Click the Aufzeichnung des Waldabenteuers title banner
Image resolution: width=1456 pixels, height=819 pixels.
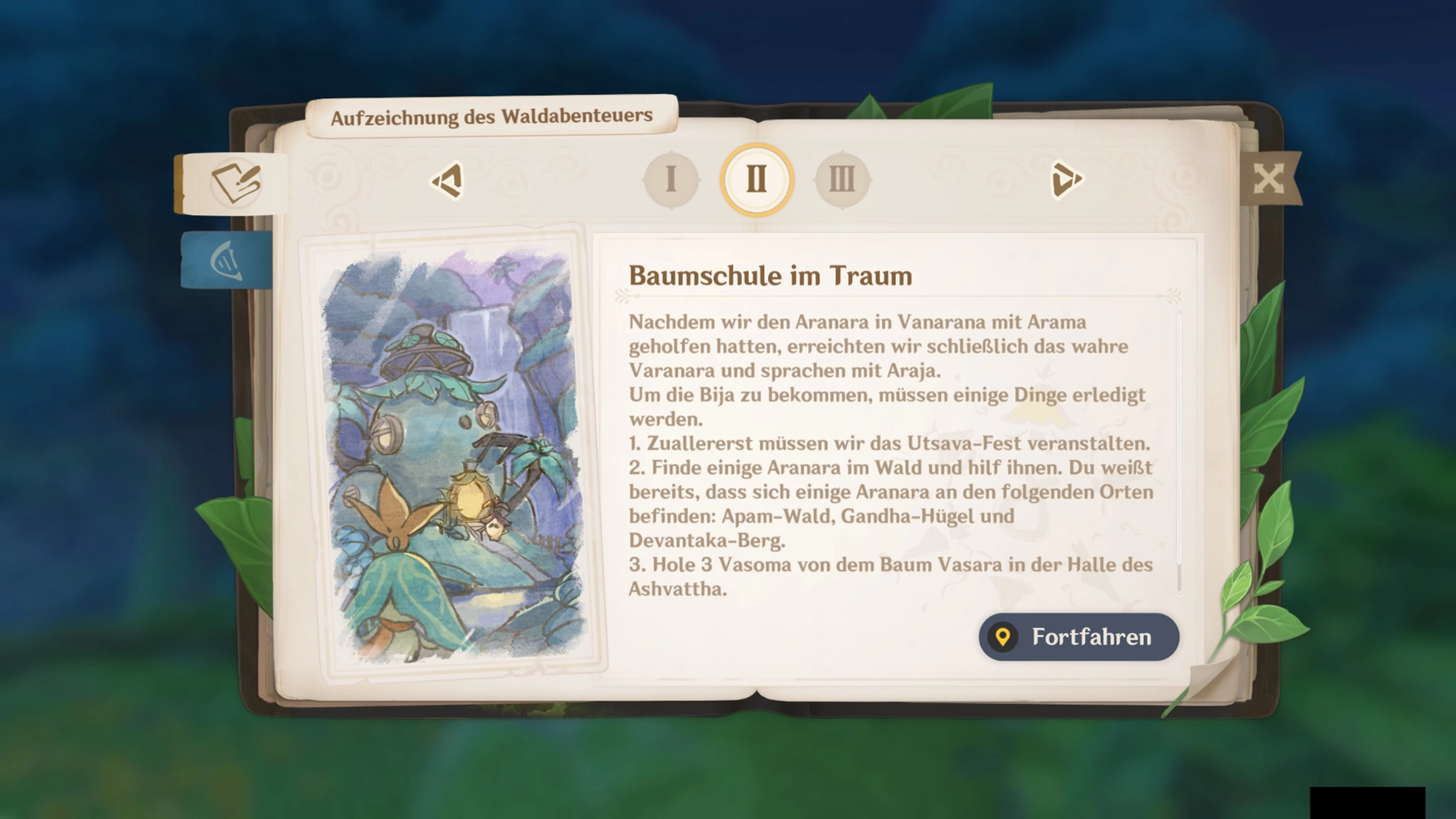[492, 115]
